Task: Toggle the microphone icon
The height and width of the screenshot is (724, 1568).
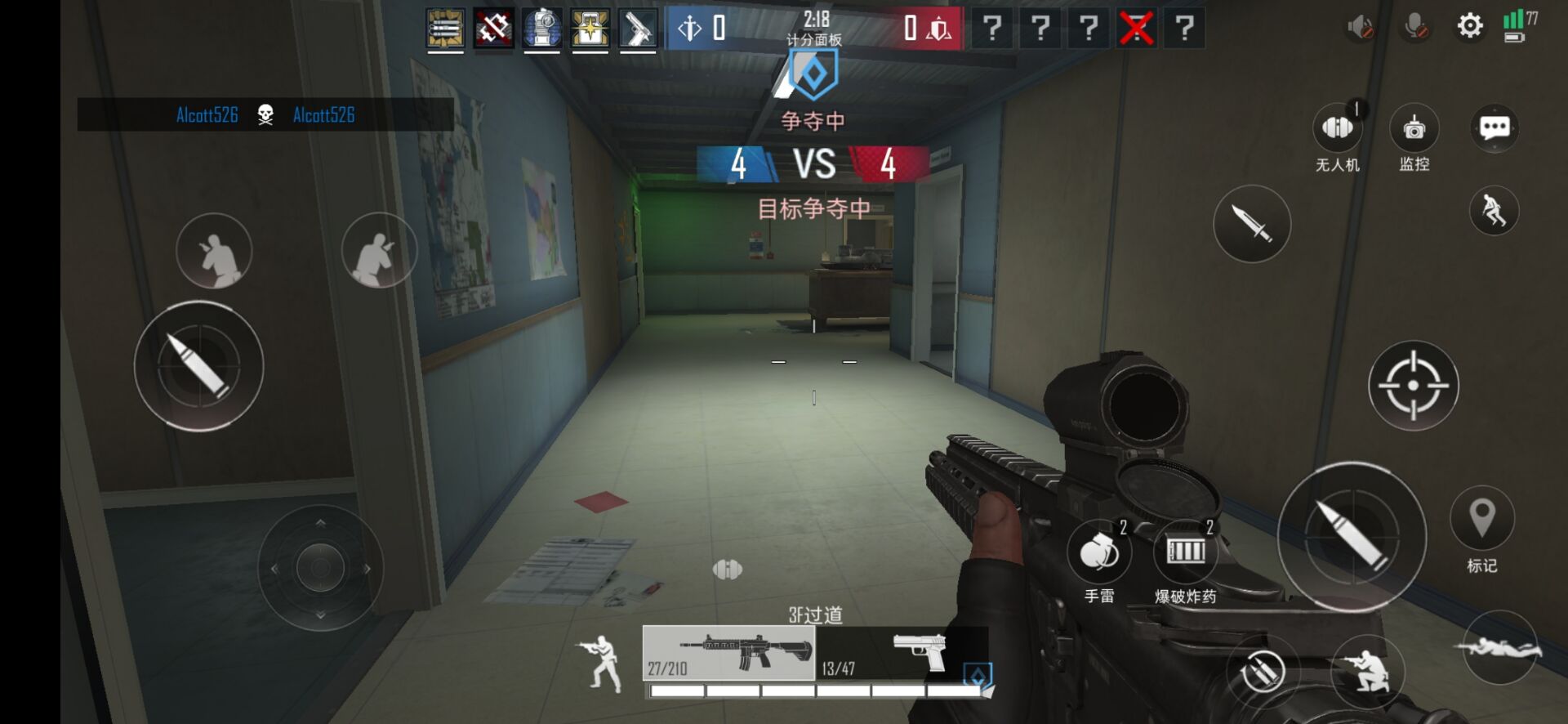Action: click(1416, 28)
